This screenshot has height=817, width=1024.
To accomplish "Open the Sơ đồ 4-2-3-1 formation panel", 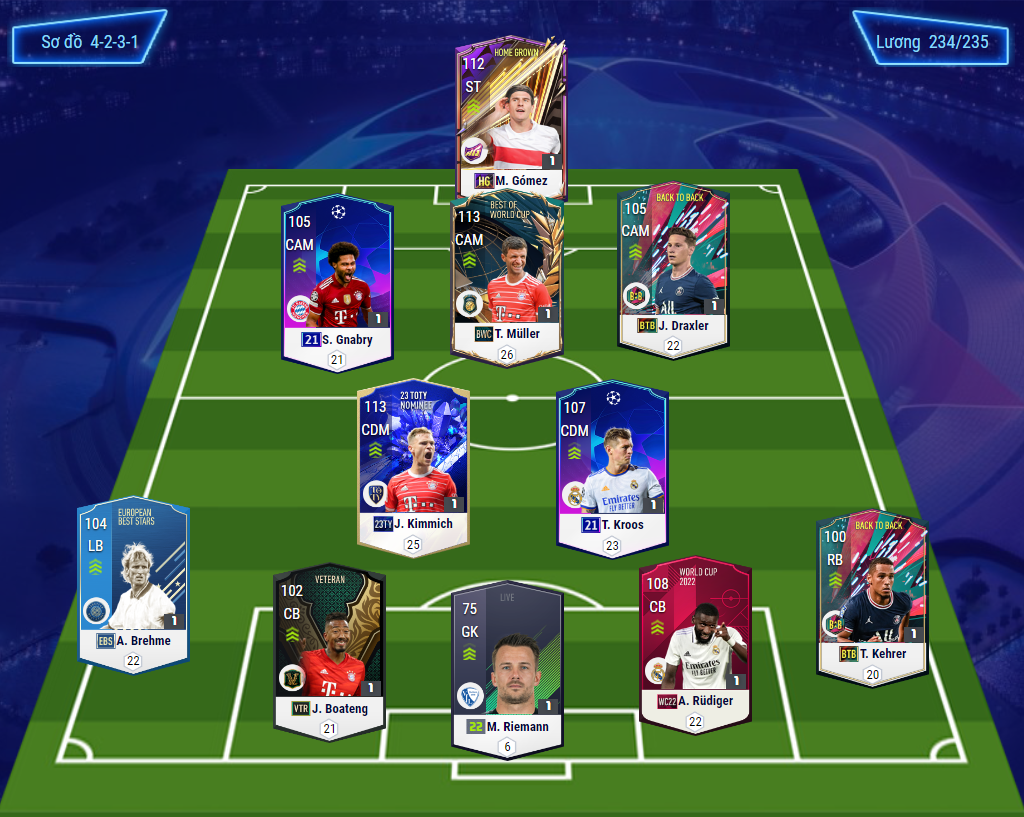I will point(89,43).
